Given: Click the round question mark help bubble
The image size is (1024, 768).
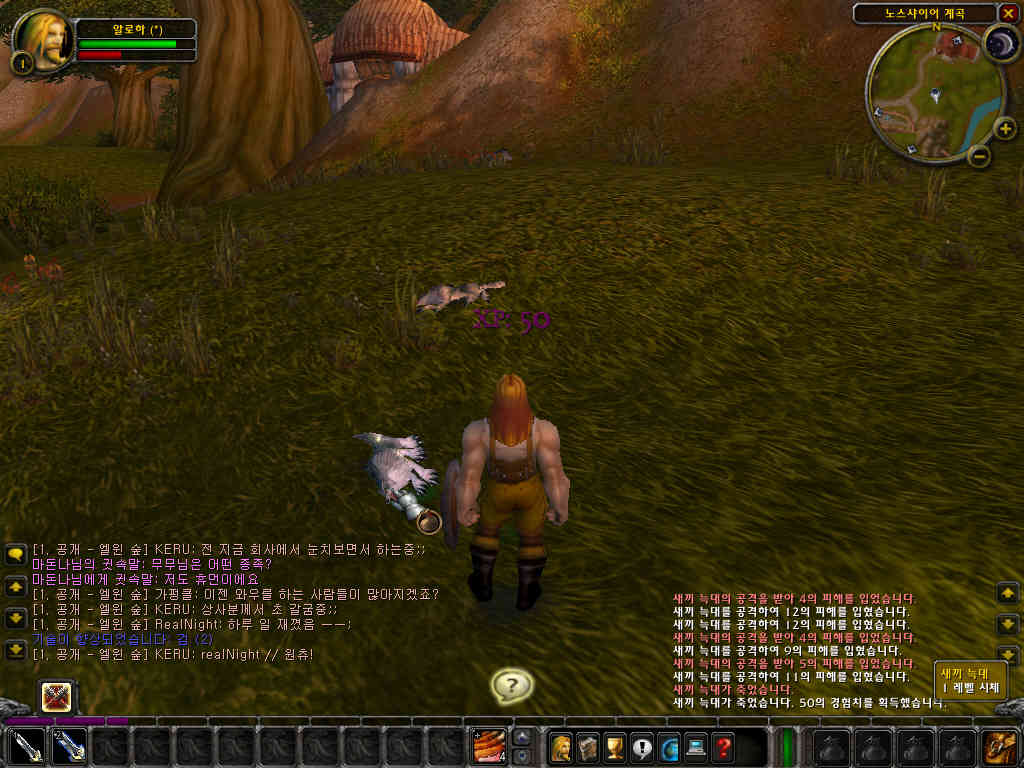Looking at the screenshot, I should [x=512, y=686].
